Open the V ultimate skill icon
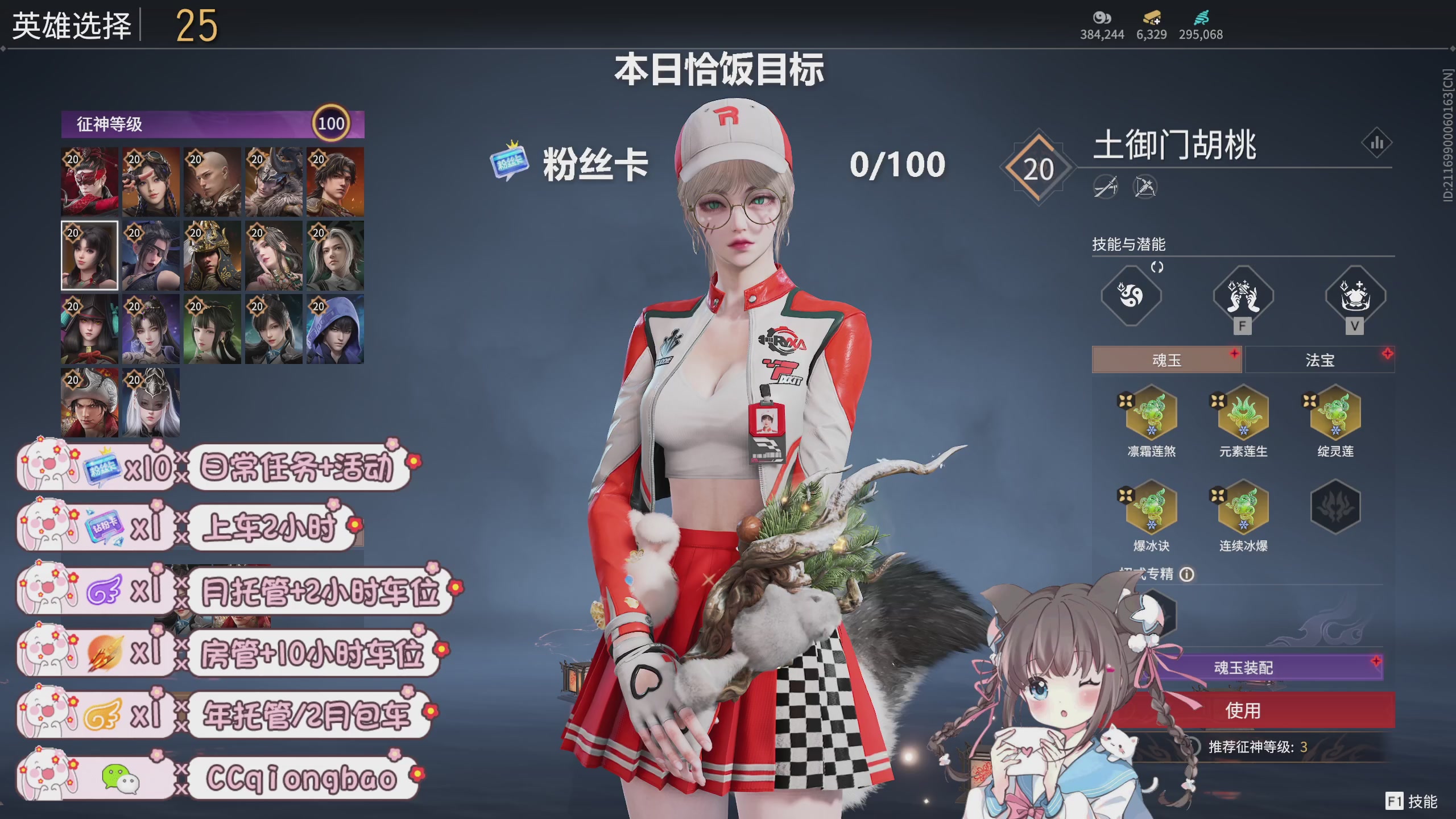 click(x=1355, y=297)
